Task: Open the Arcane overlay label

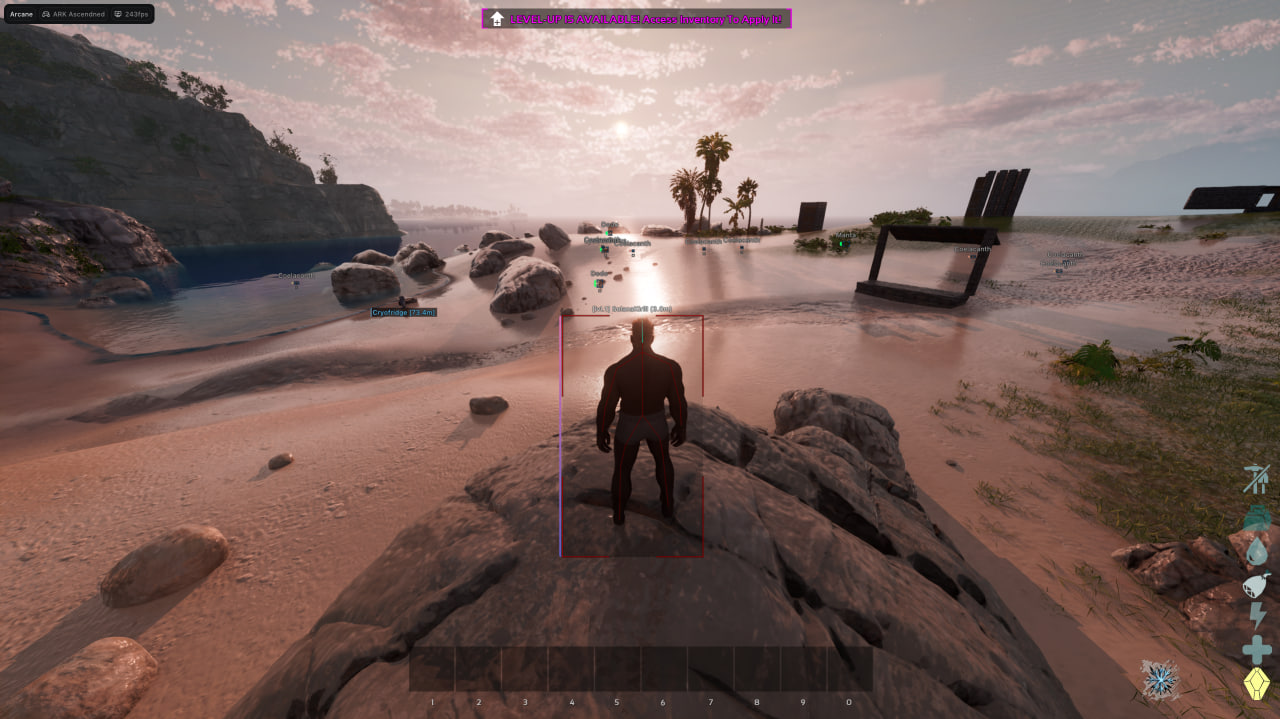Action: click(x=21, y=14)
